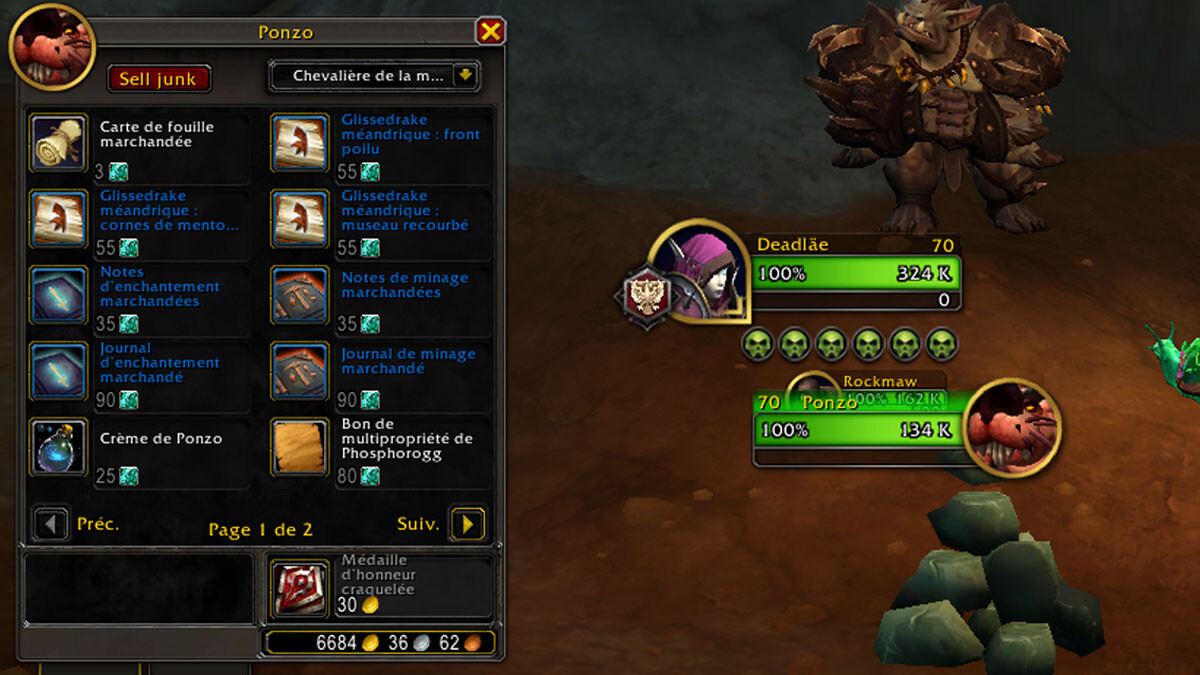The height and width of the screenshot is (675, 1200).
Task: Buy Journal d'enchantement marchandé
Action: (x=59, y=371)
